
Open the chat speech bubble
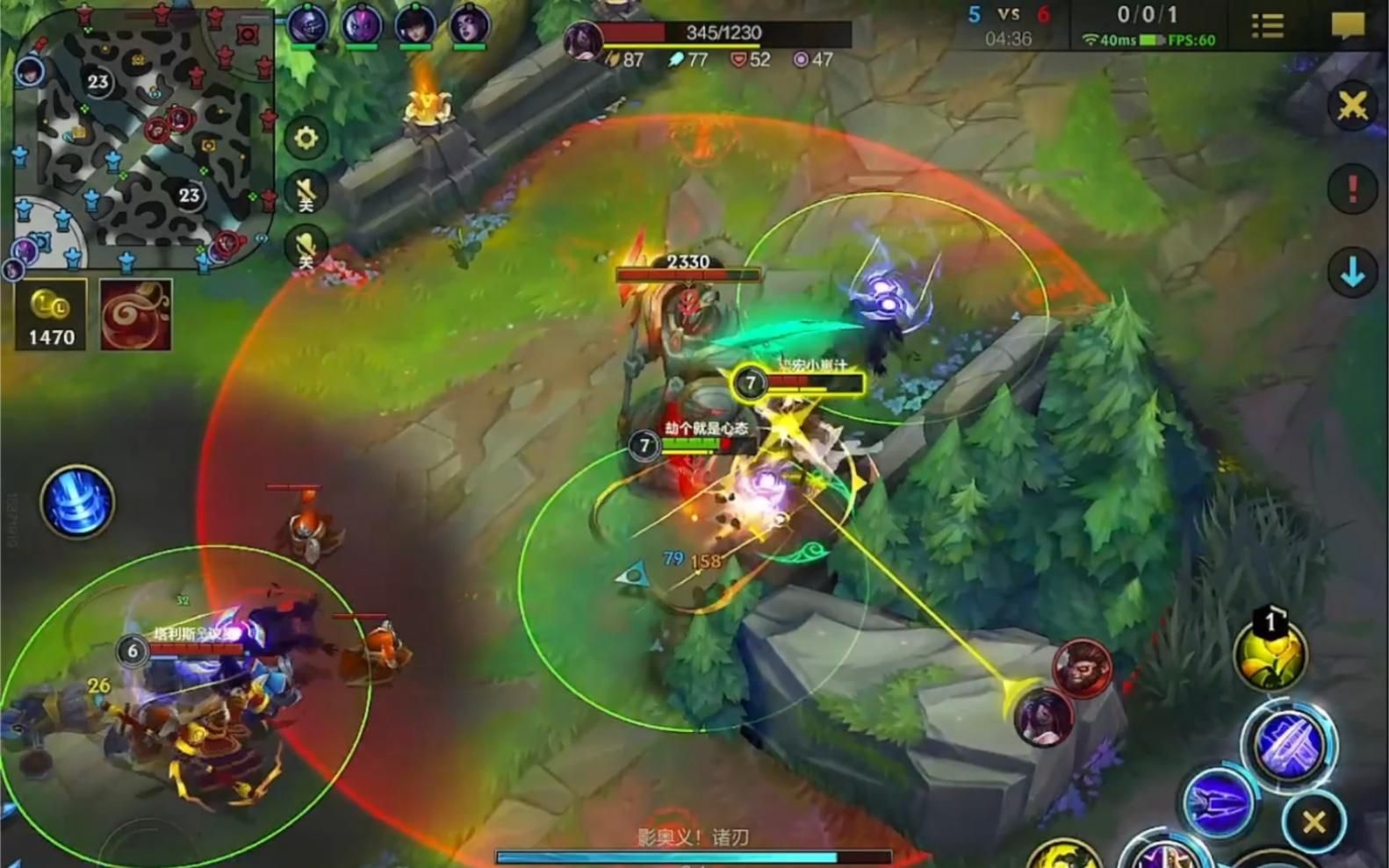click(x=1348, y=25)
